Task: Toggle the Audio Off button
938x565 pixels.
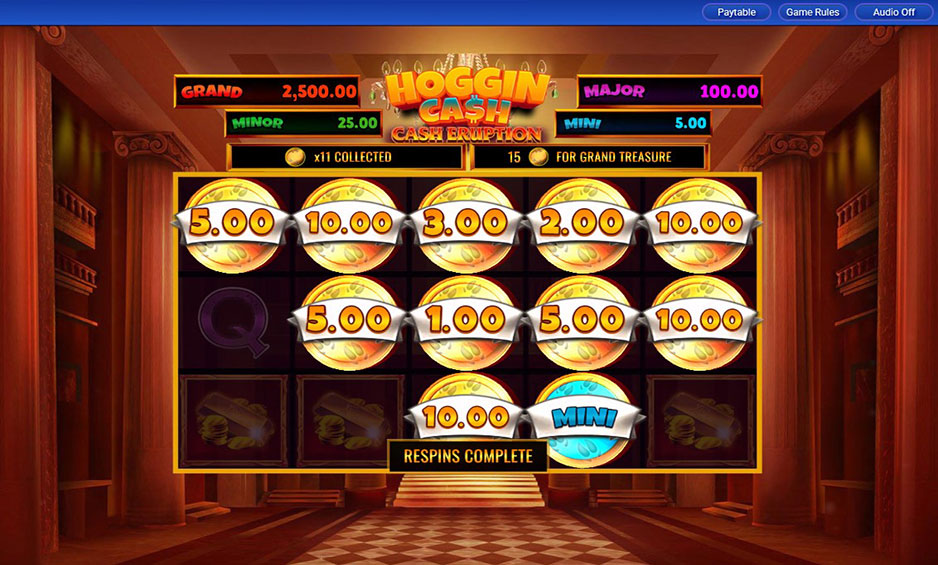Action: [893, 12]
